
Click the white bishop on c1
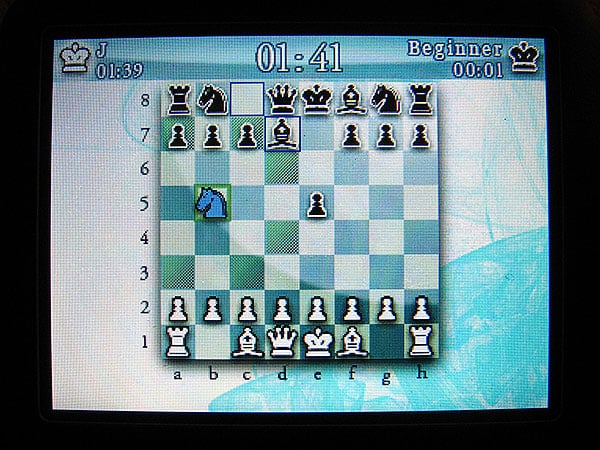click(x=247, y=342)
